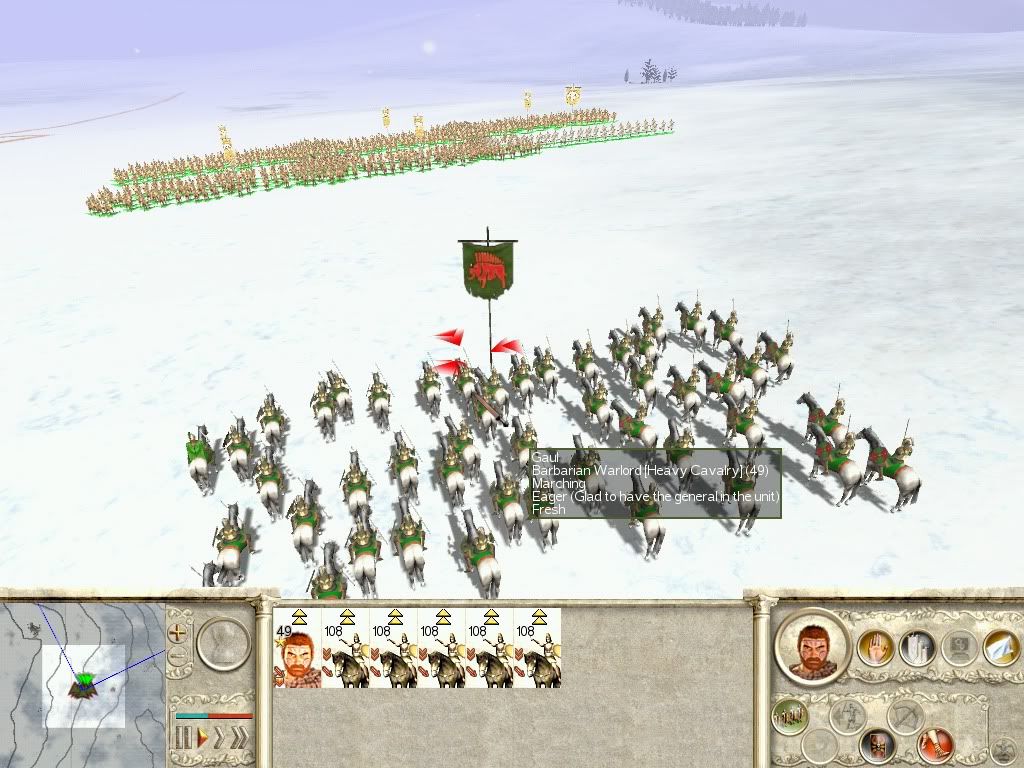The image size is (1024, 768).
Task: Switch to double-arrow fast forward speed
Action: tap(220, 739)
